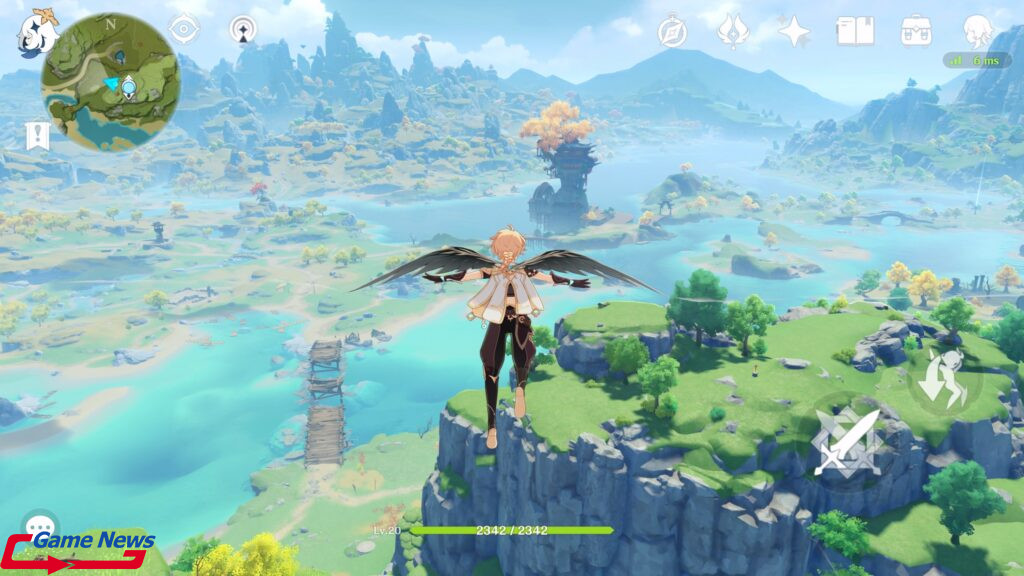Screen dimensions: 1024x576
Task: Open the backpack inventory
Action: [x=916, y=31]
